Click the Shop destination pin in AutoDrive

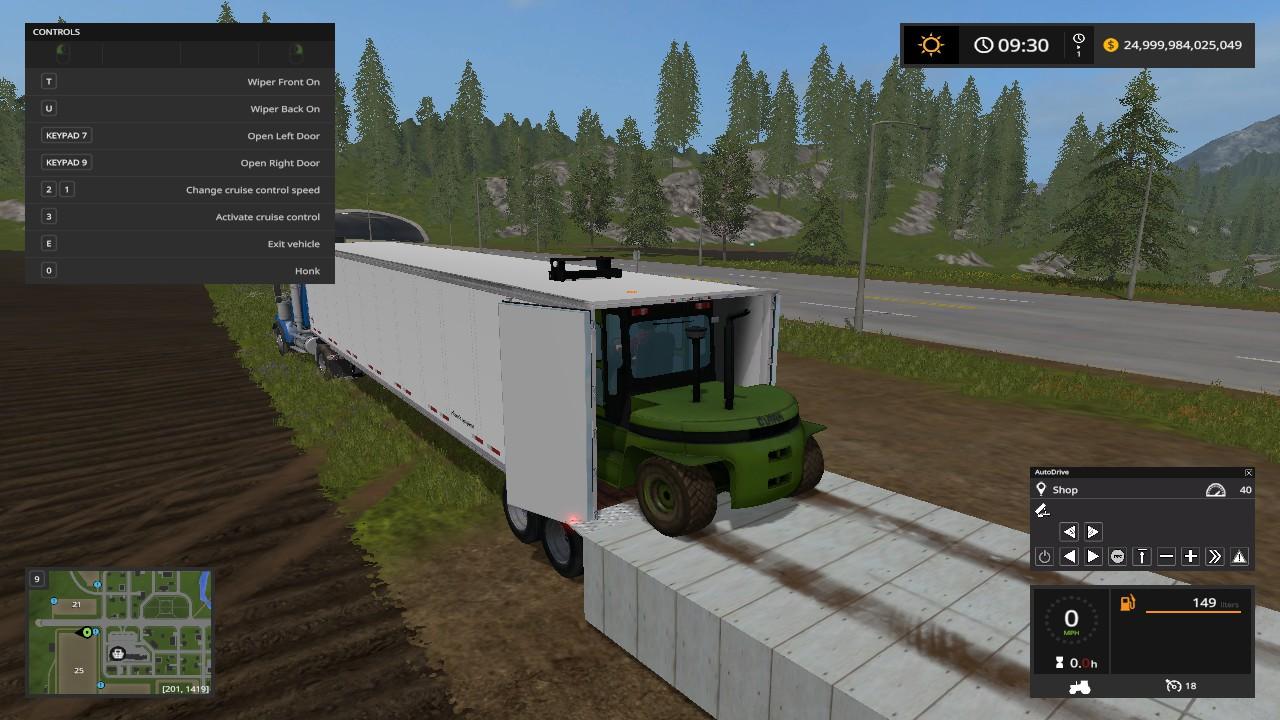(1041, 489)
